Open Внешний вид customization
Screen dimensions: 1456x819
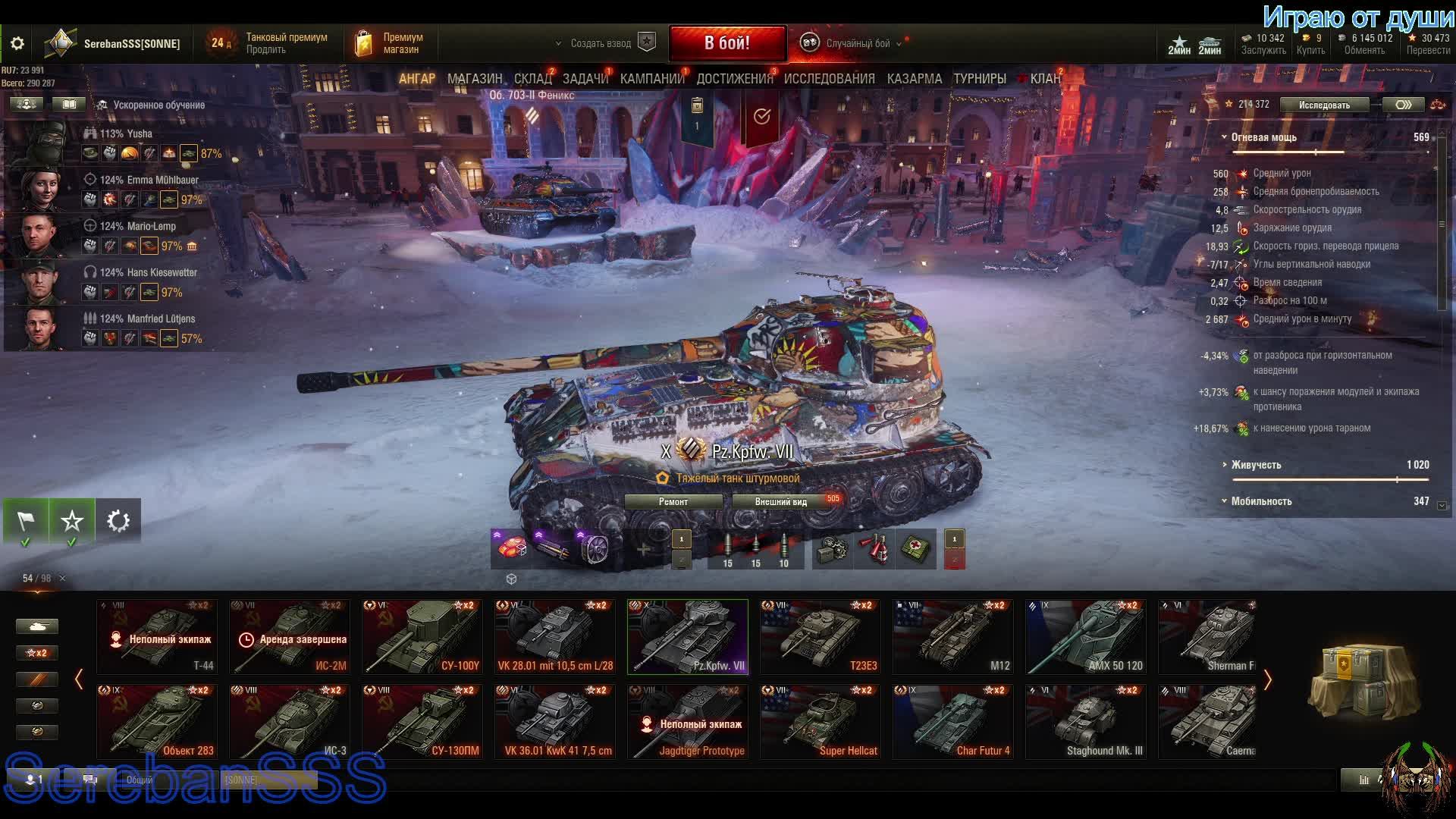[x=781, y=502]
